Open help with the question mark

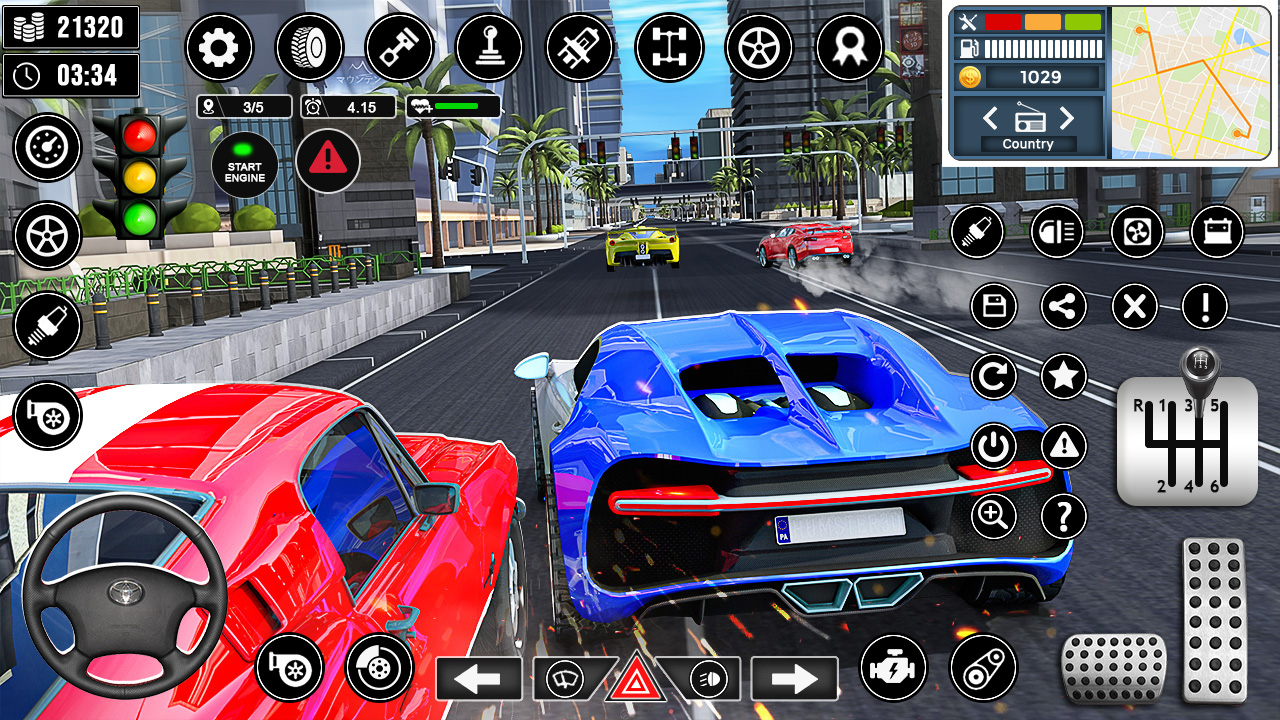[1064, 516]
